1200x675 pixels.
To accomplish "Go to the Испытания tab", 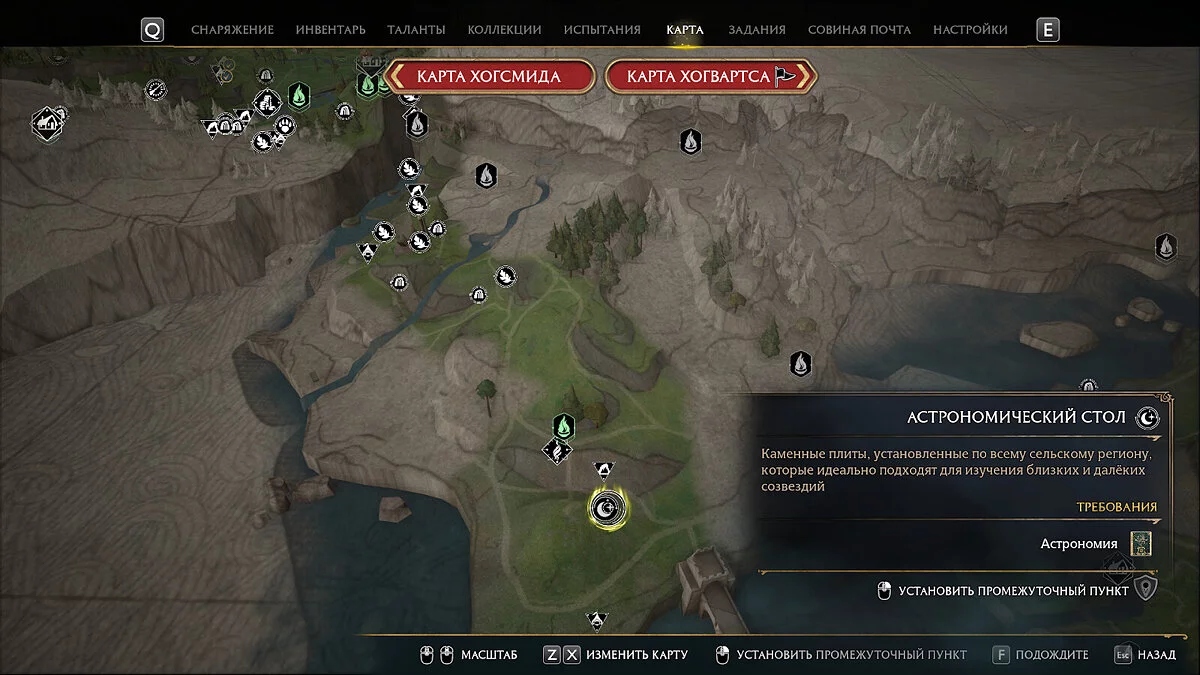I will pyautogui.click(x=600, y=30).
